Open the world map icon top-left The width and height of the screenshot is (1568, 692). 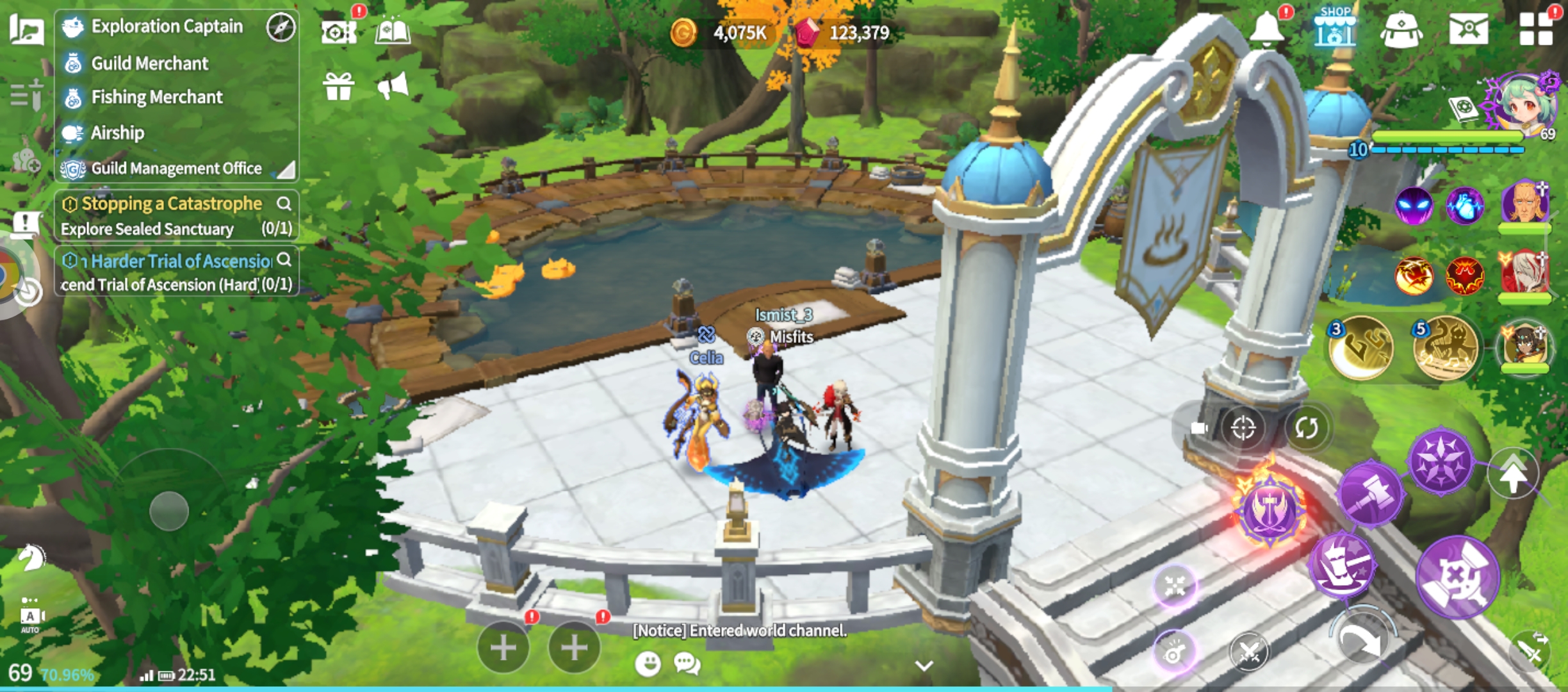click(x=26, y=28)
